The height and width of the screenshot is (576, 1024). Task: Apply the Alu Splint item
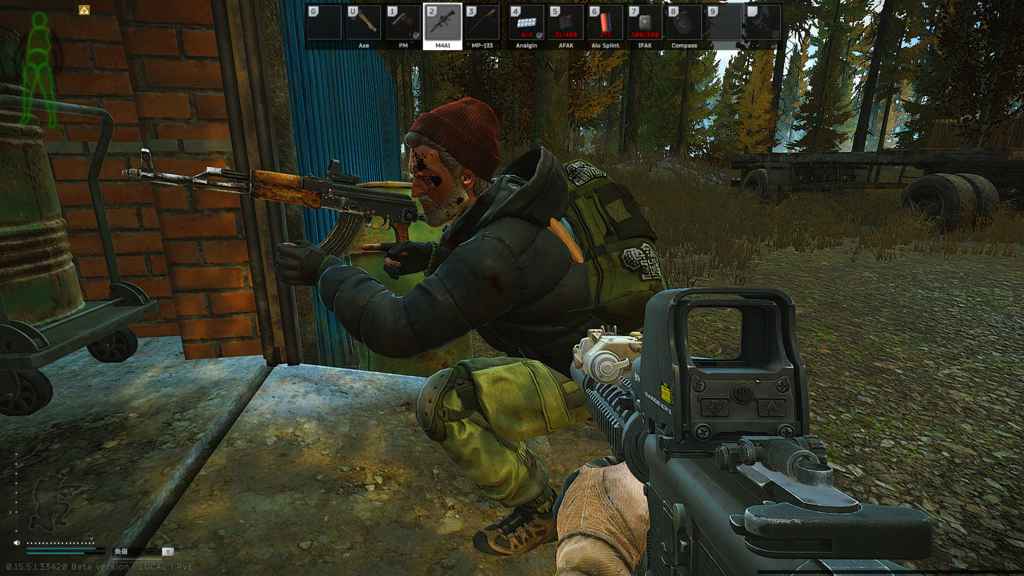tap(605, 24)
